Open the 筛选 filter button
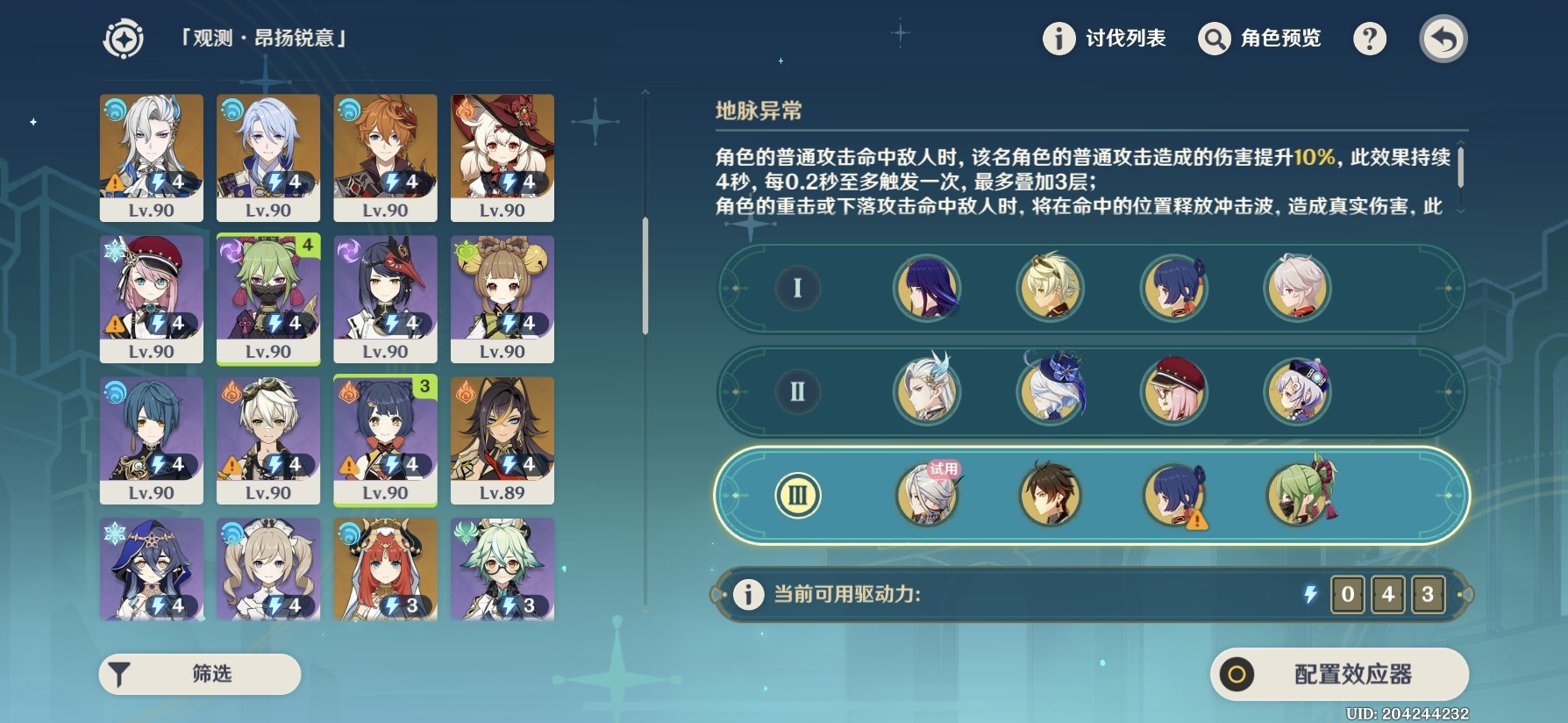This screenshot has width=1568, height=723. click(200, 674)
